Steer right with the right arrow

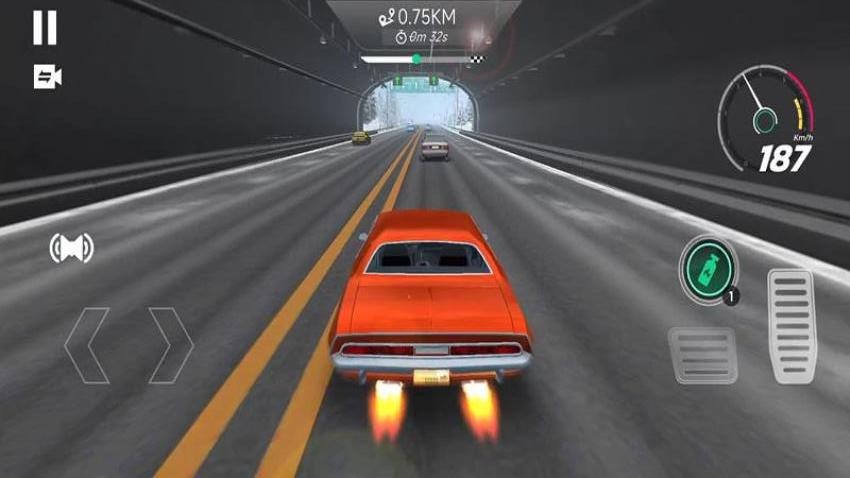[169, 345]
